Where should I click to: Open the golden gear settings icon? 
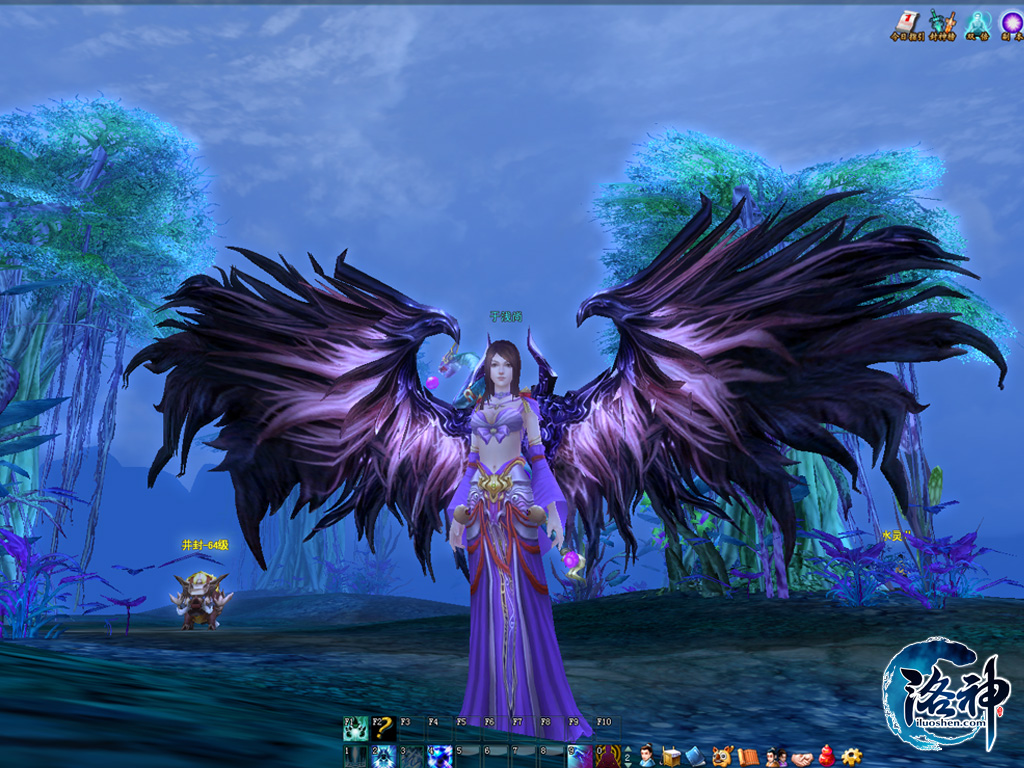point(852,757)
